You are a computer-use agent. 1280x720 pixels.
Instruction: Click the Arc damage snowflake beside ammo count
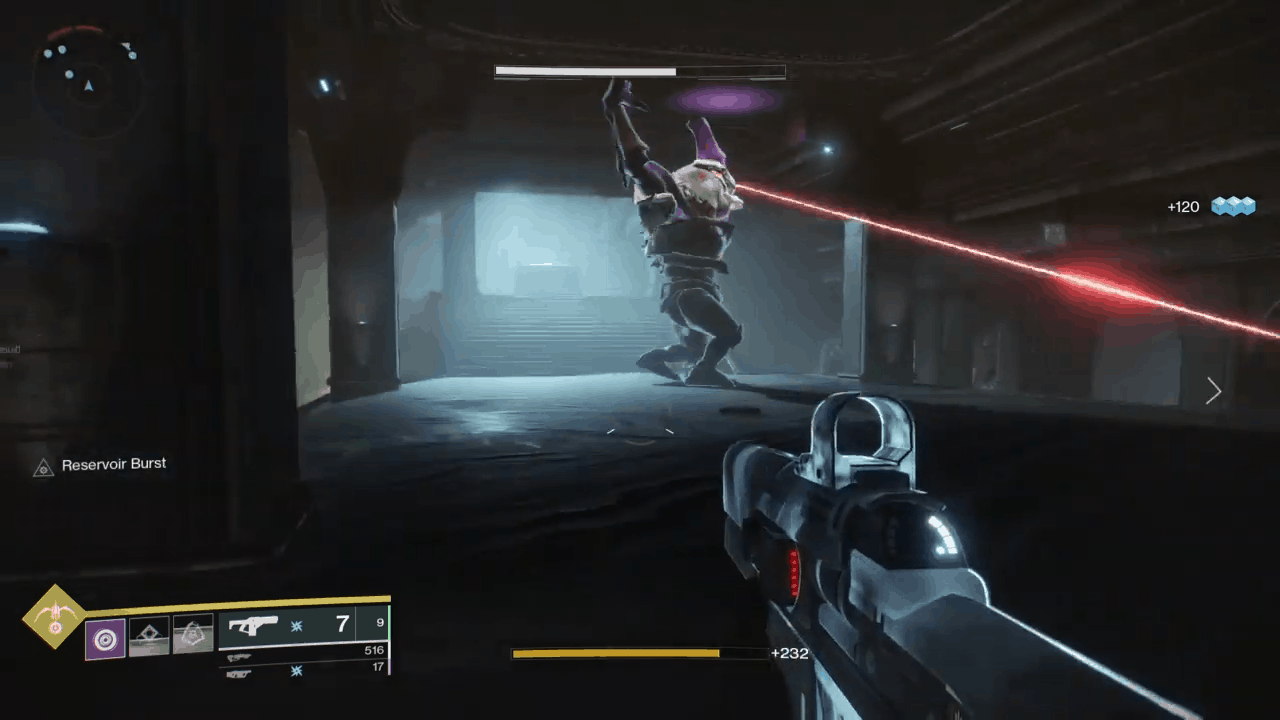click(295, 624)
